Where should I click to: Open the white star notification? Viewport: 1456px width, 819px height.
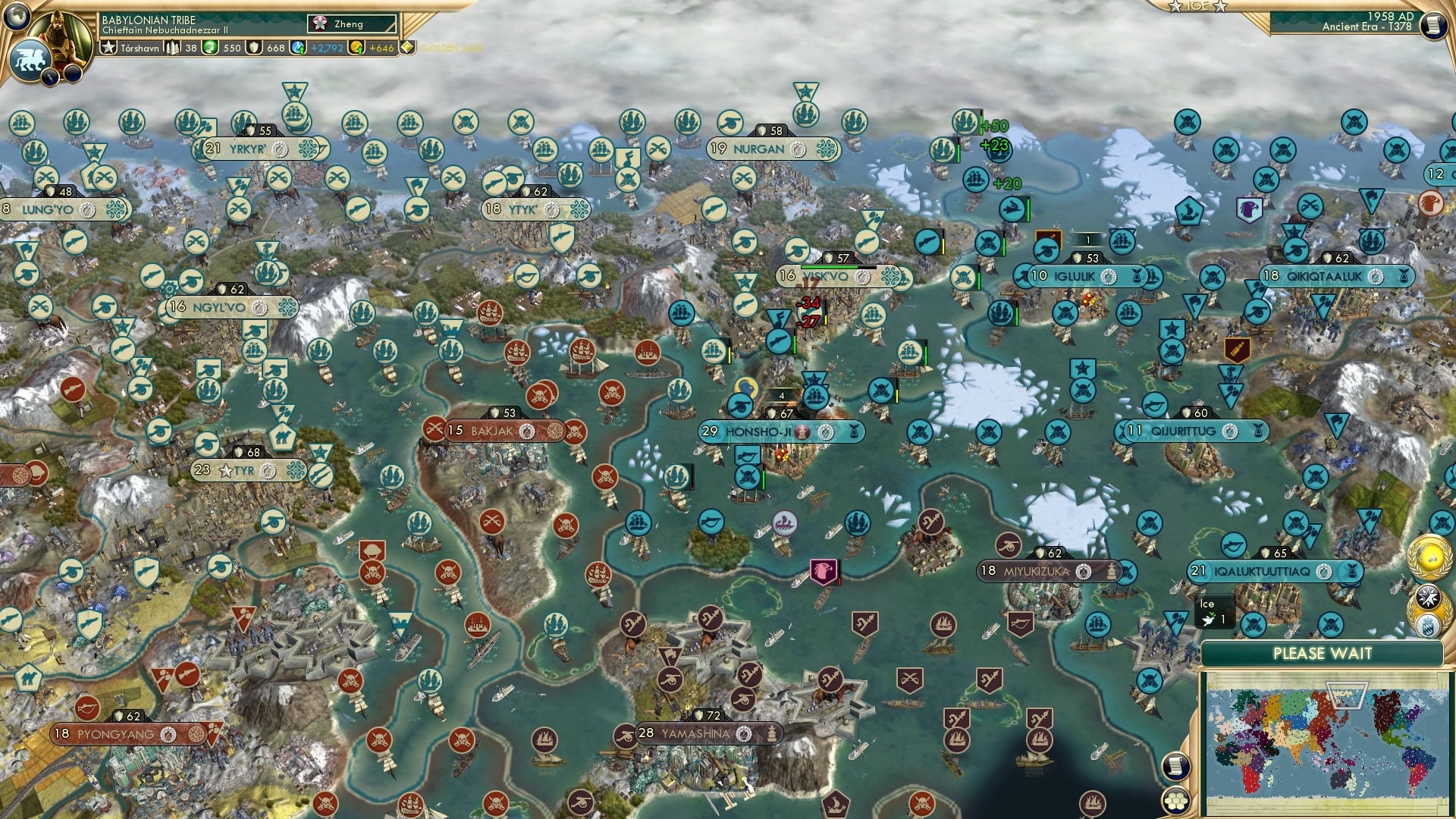[x=1427, y=597]
